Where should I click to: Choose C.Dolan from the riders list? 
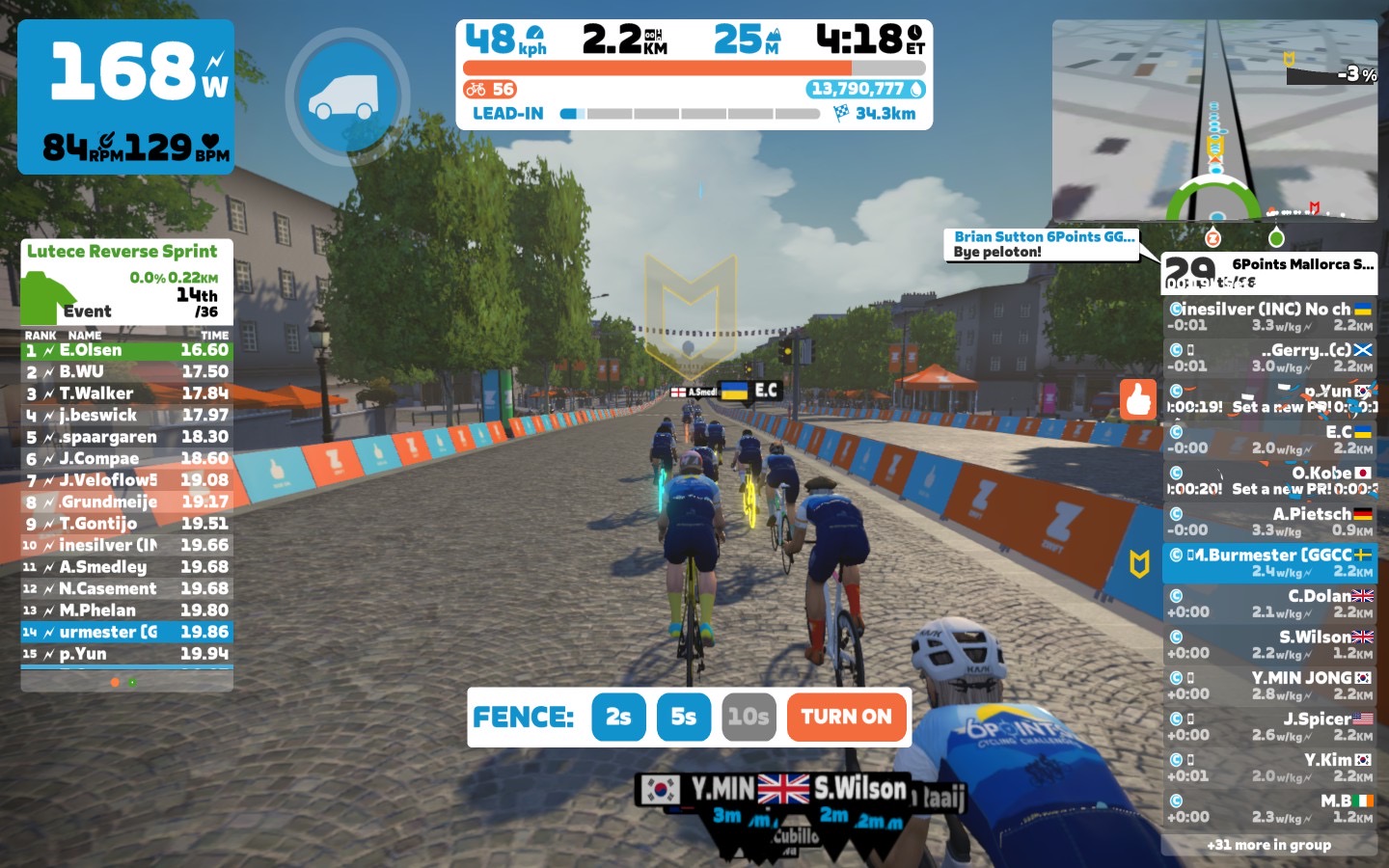[1269, 604]
